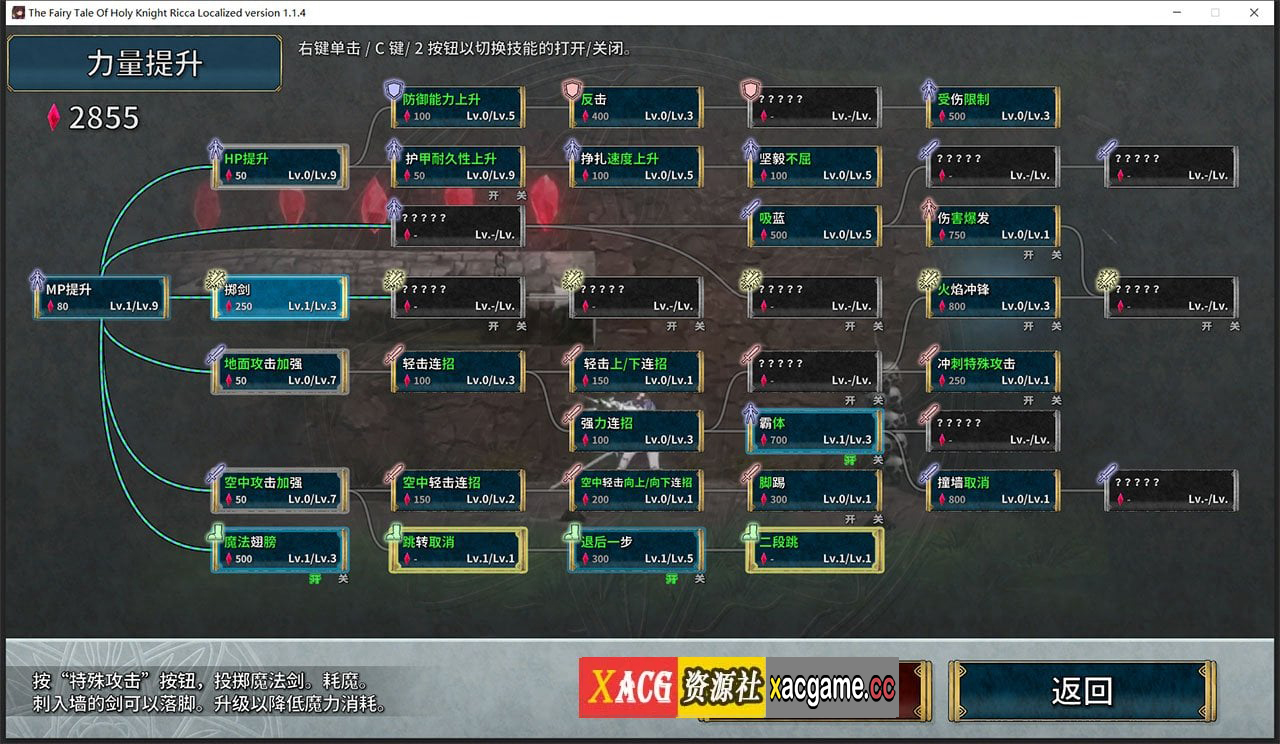The image size is (1280, 744).
Task: Pick the 反击 counter skill
Action: (x=636, y=107)
